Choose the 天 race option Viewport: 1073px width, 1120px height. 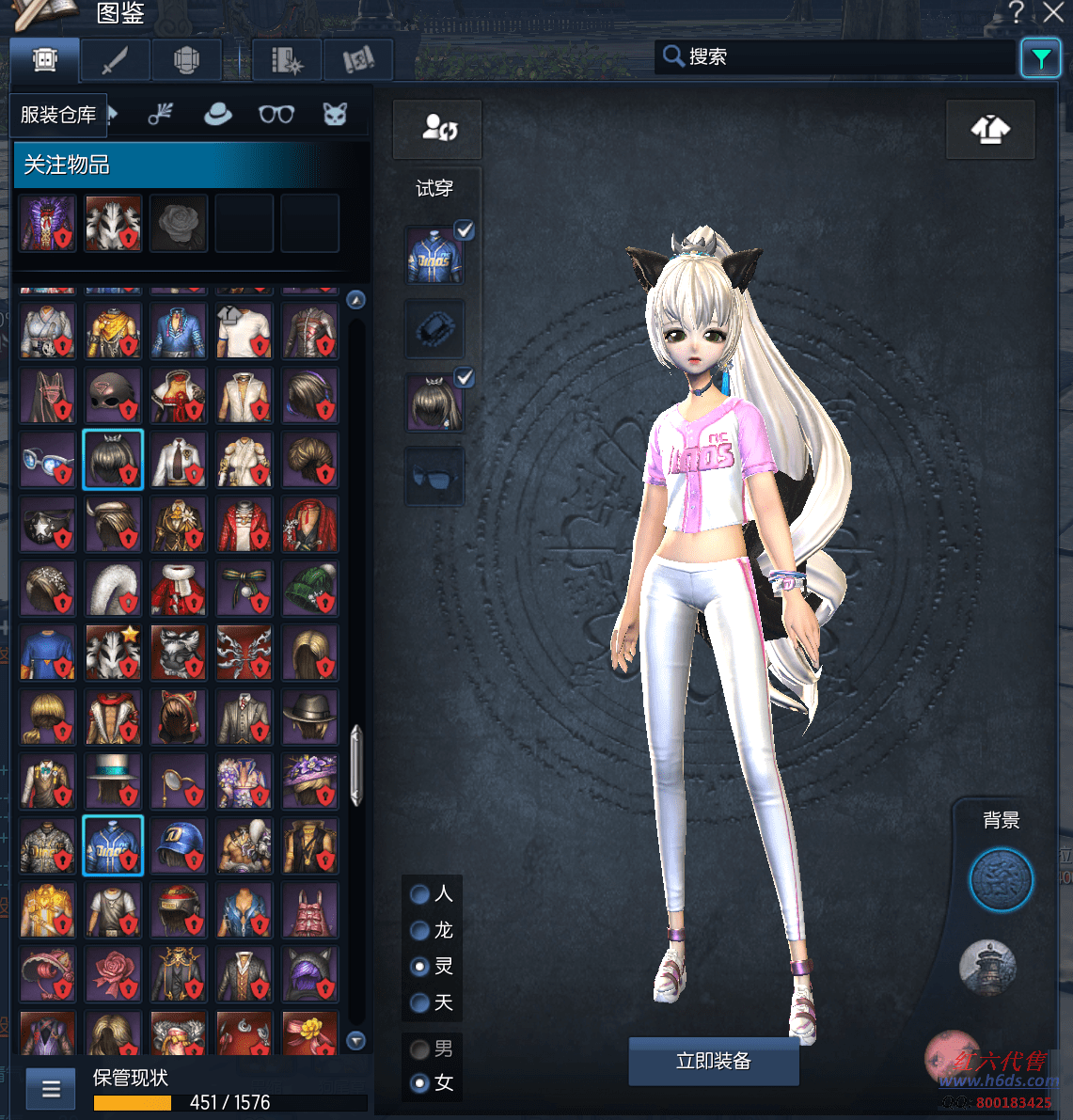(x=420, y=1003)
